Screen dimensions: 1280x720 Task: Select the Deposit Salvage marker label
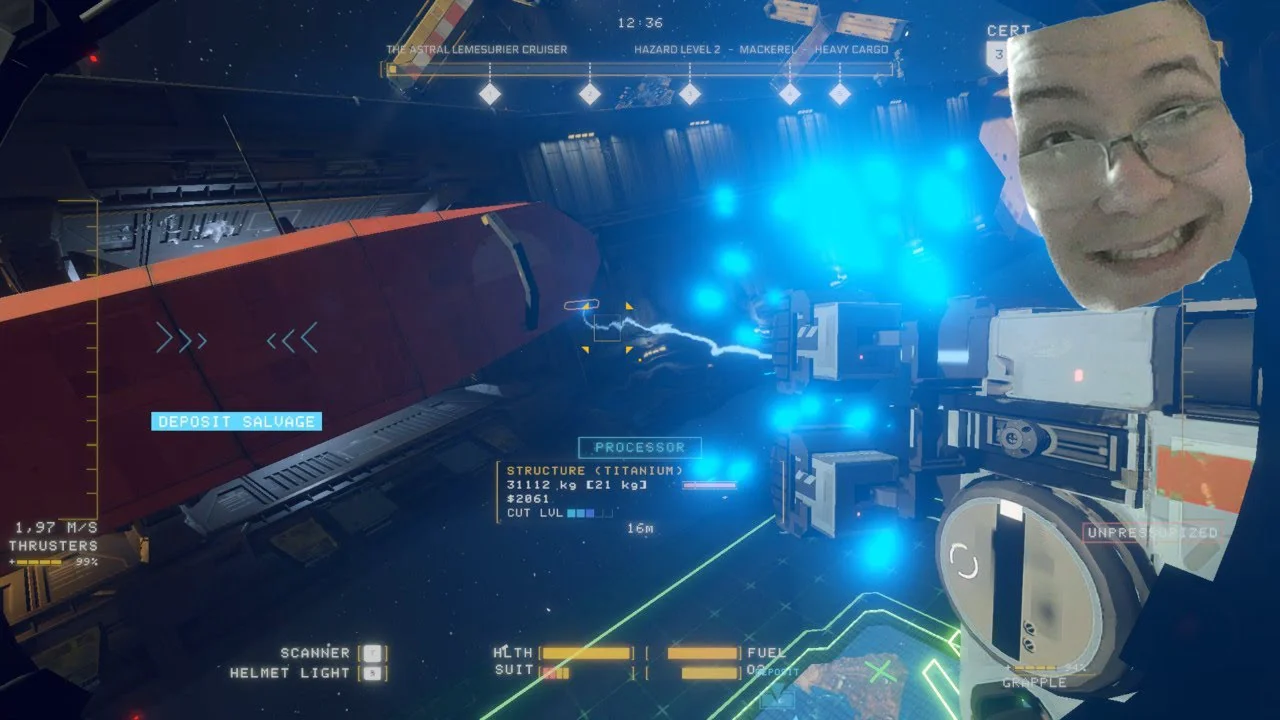click(x=236, y=422)
